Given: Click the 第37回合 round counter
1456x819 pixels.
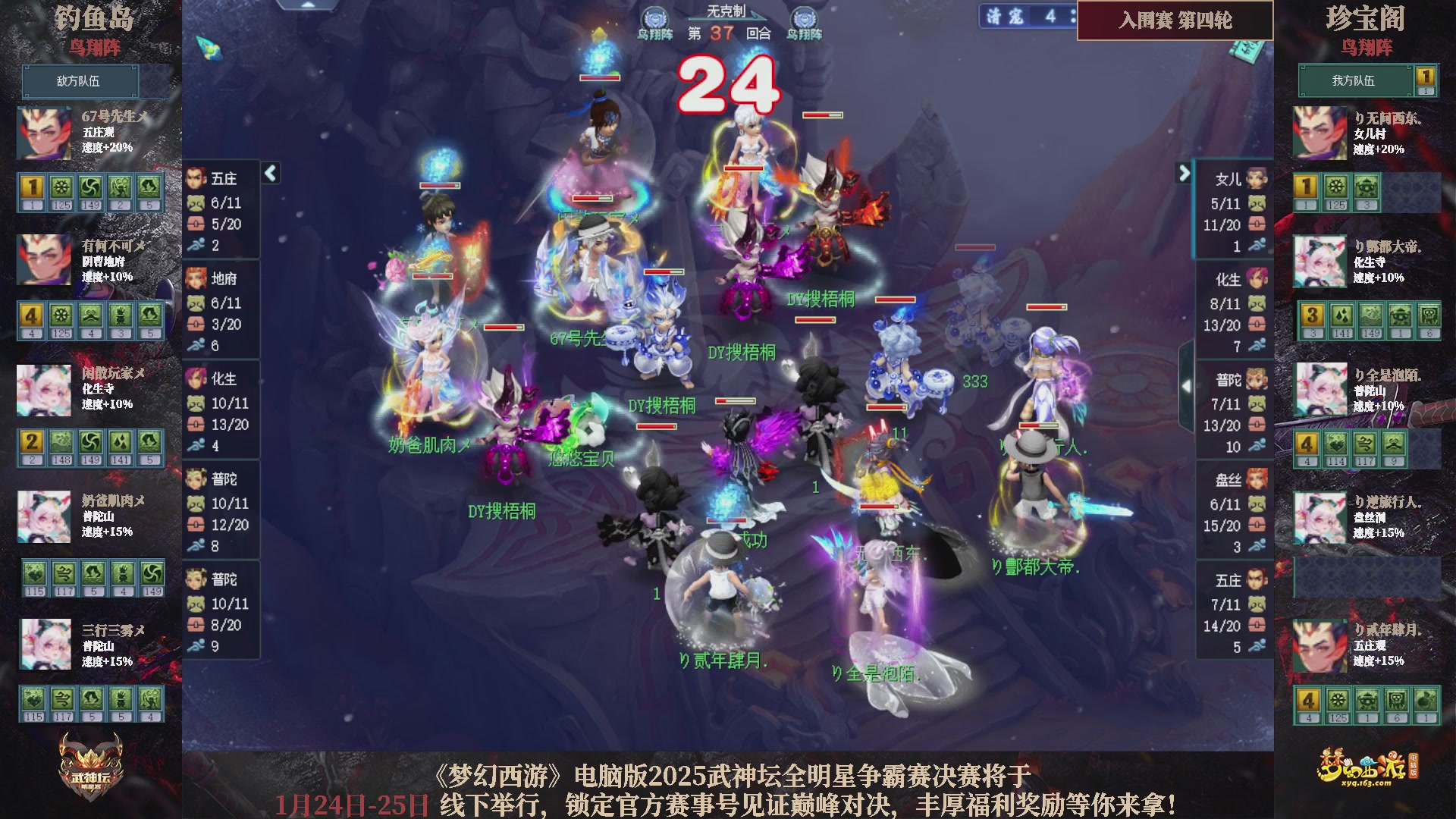Looking at the screenshot, I should click(x=728, y=34).
